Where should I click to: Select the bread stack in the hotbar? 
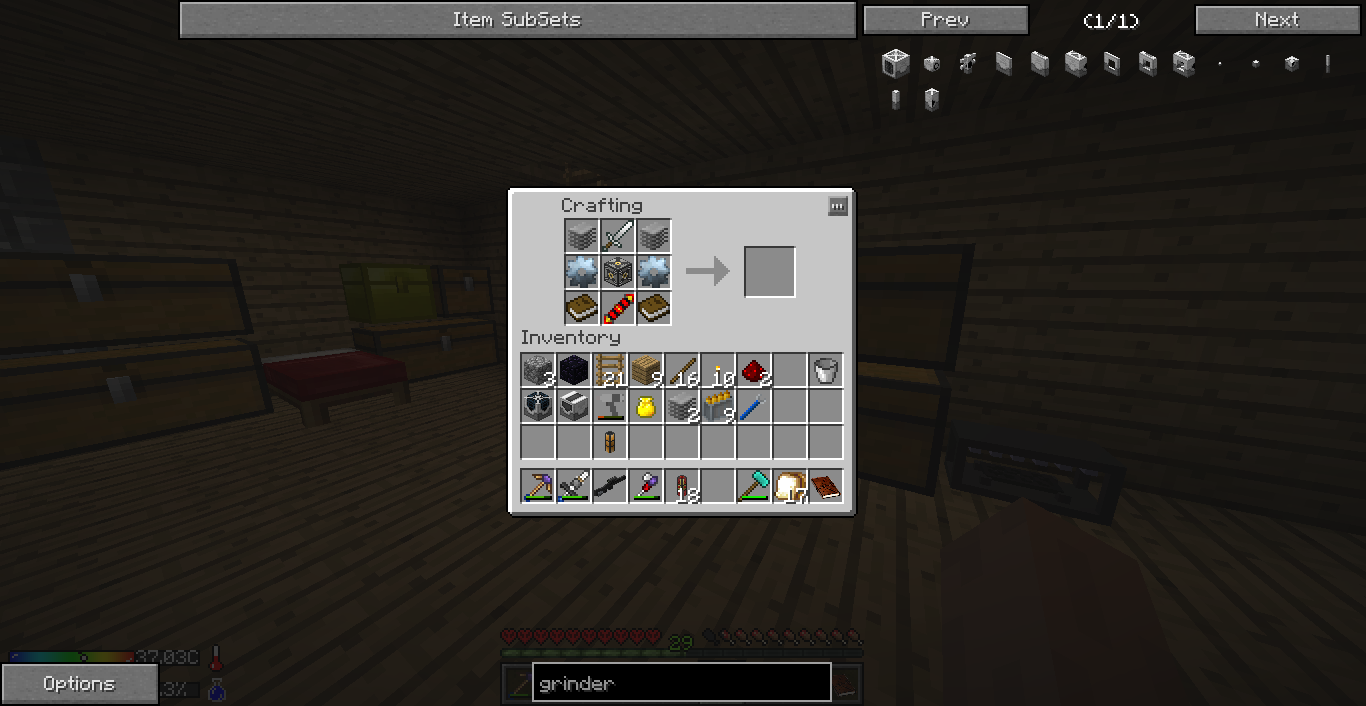pos(790,487)
